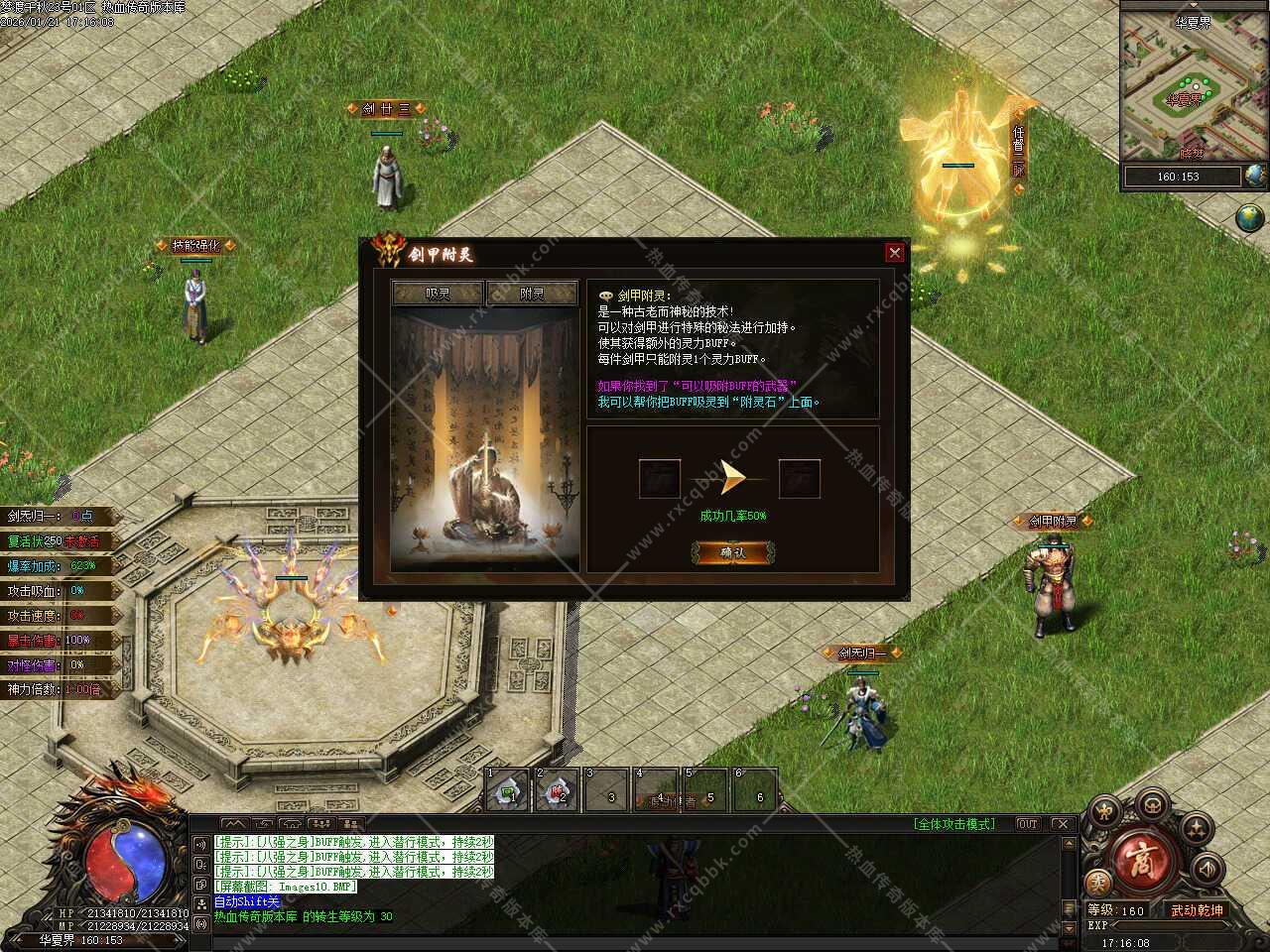
Task: Toggle sound with the speaker icon
Action: coord(1206,870)
